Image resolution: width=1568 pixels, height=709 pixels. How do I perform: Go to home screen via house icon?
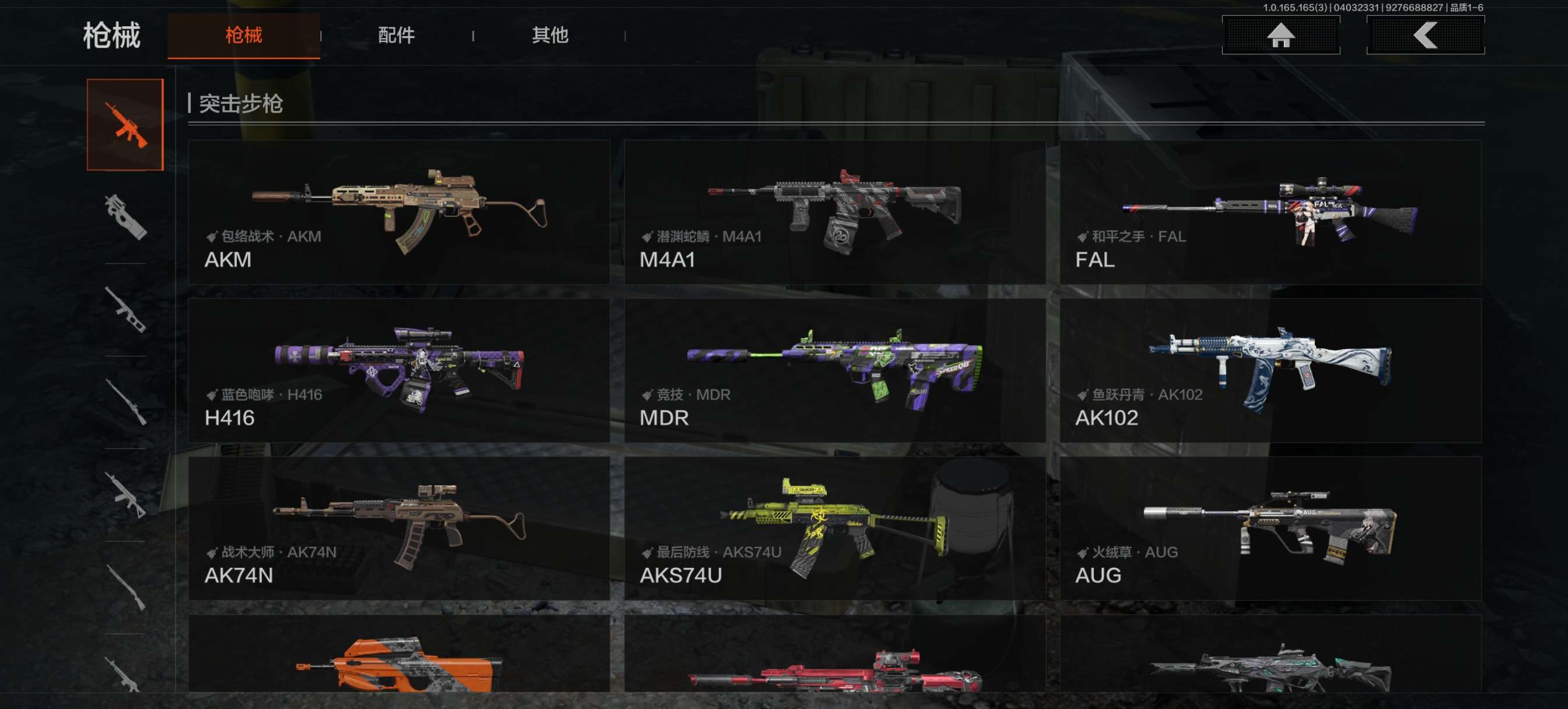pos(1280,36)
